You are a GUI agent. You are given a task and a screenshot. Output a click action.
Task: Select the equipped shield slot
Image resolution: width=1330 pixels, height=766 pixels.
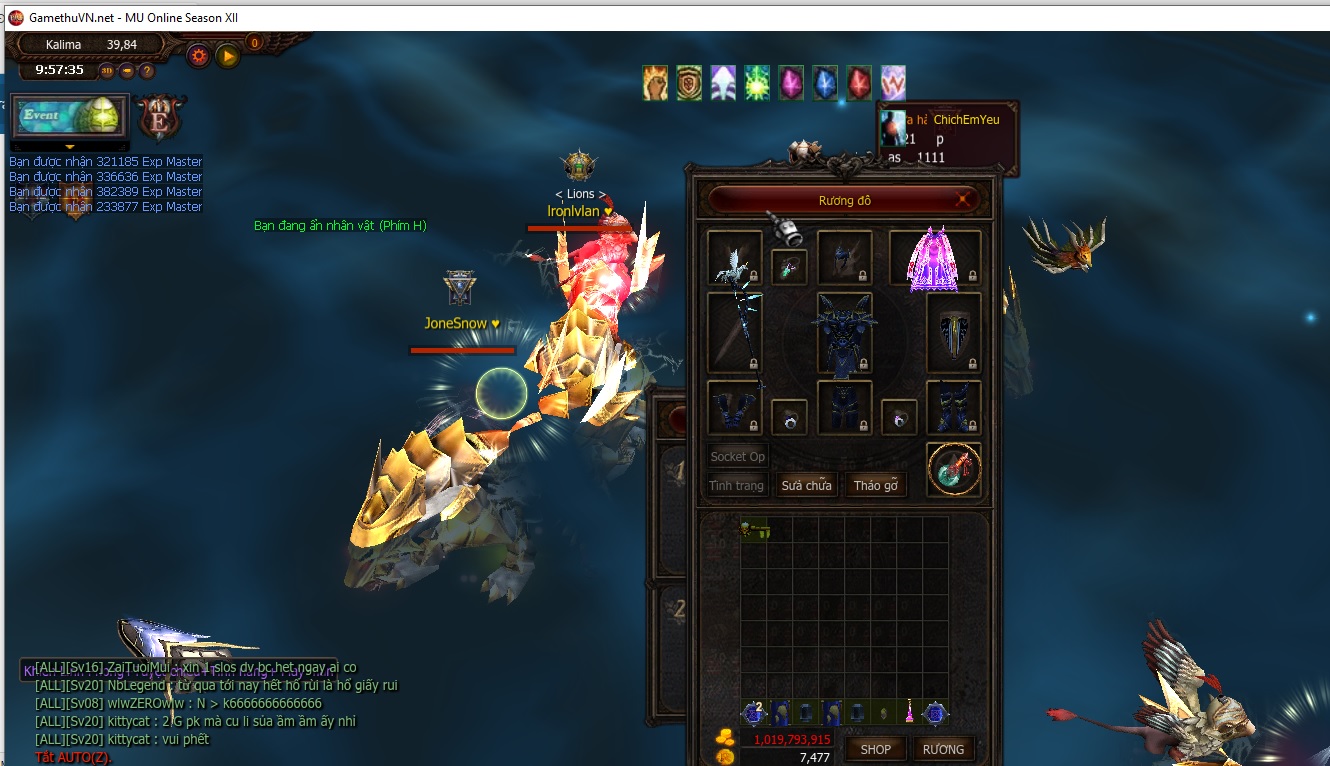tap(953, 332)
